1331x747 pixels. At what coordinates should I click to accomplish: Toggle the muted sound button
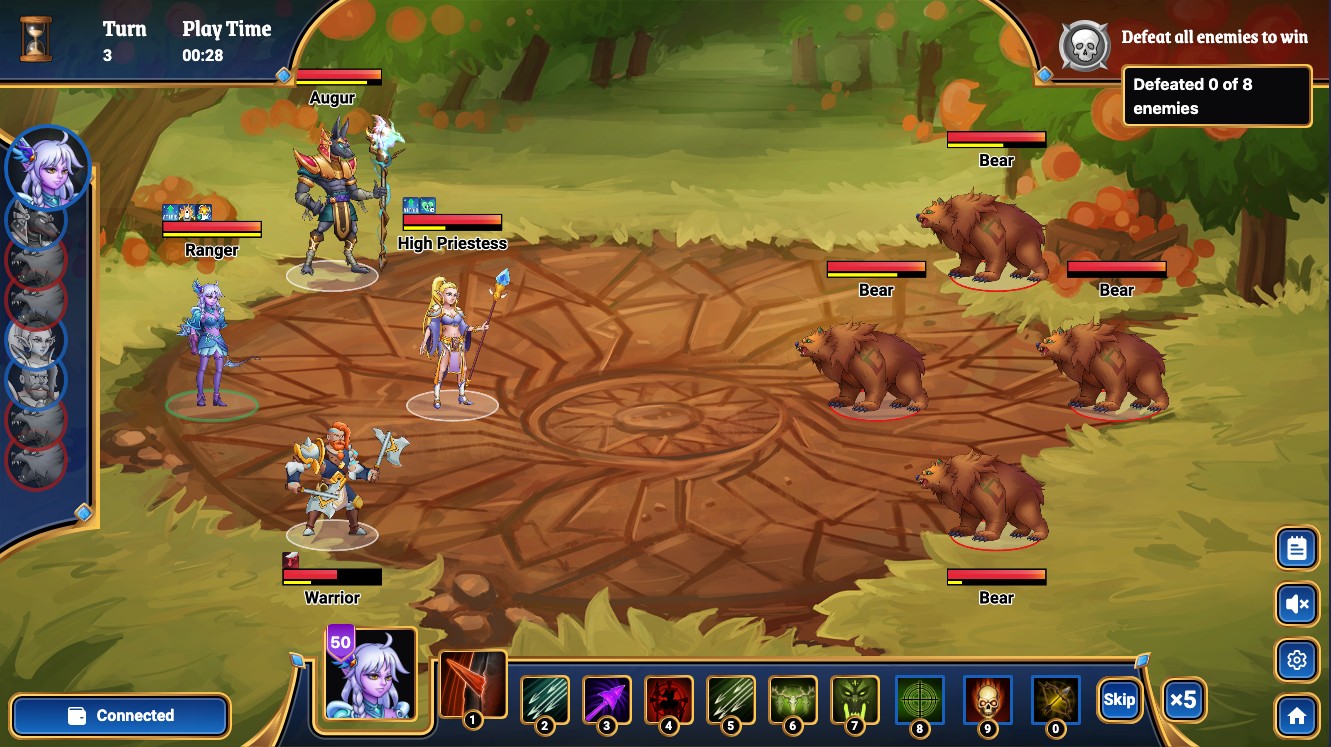coord(1297,604)
